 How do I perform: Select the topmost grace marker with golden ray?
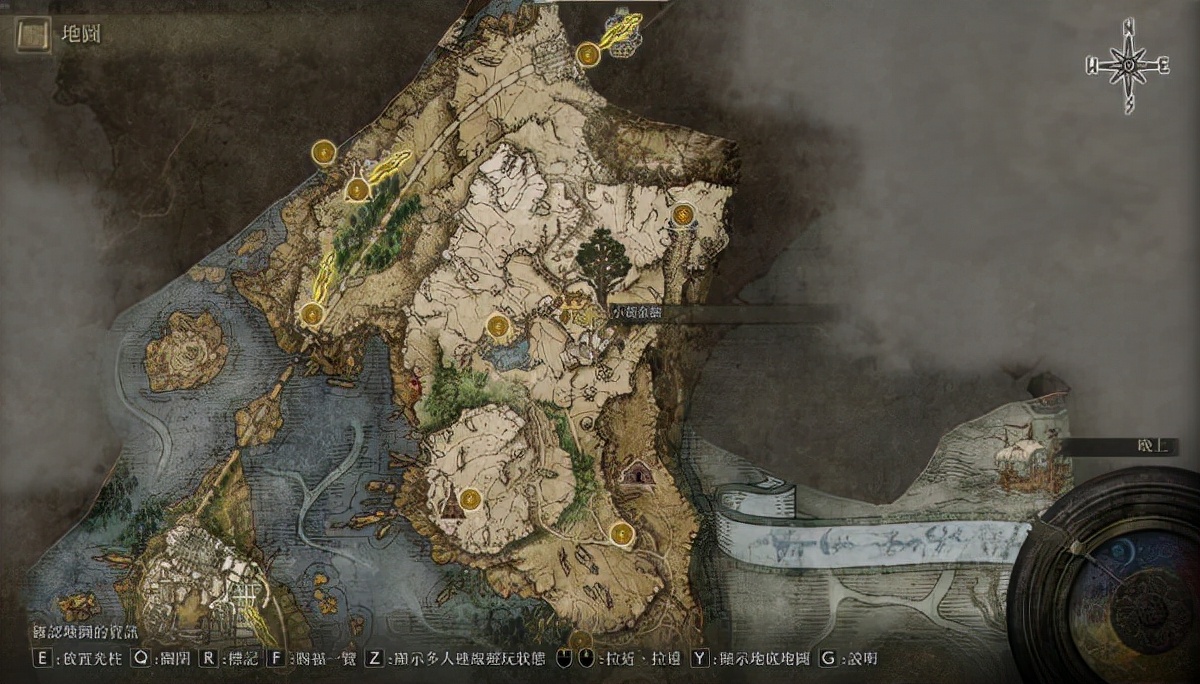click(588, 54)
